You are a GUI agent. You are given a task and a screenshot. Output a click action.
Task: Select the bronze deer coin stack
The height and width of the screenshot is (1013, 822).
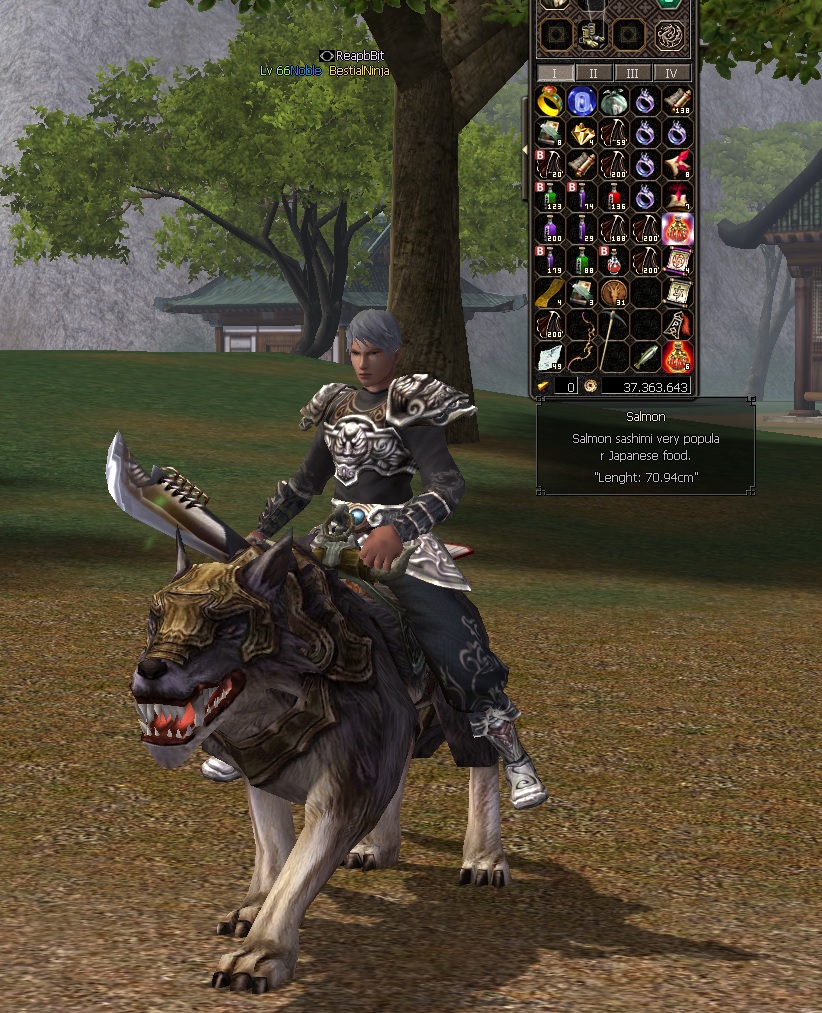point(613,293)
